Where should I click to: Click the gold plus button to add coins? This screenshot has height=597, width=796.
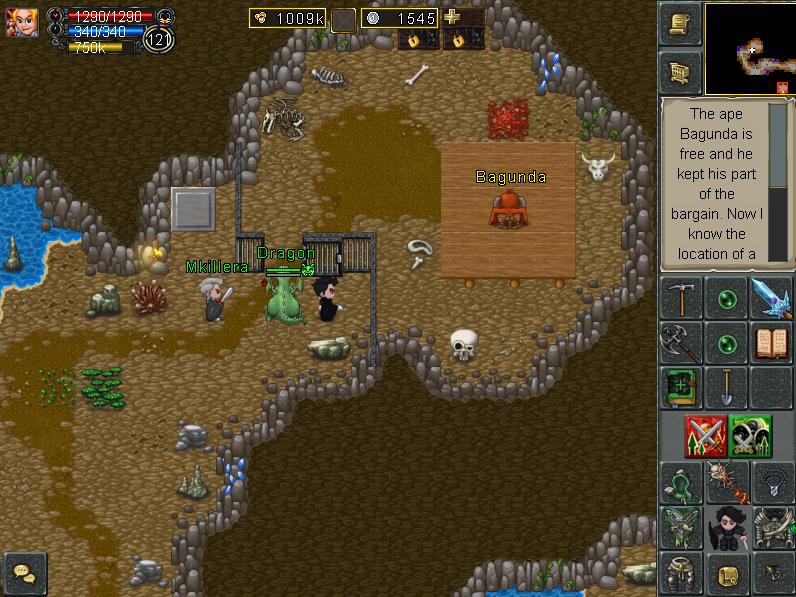tap(453, 17)
